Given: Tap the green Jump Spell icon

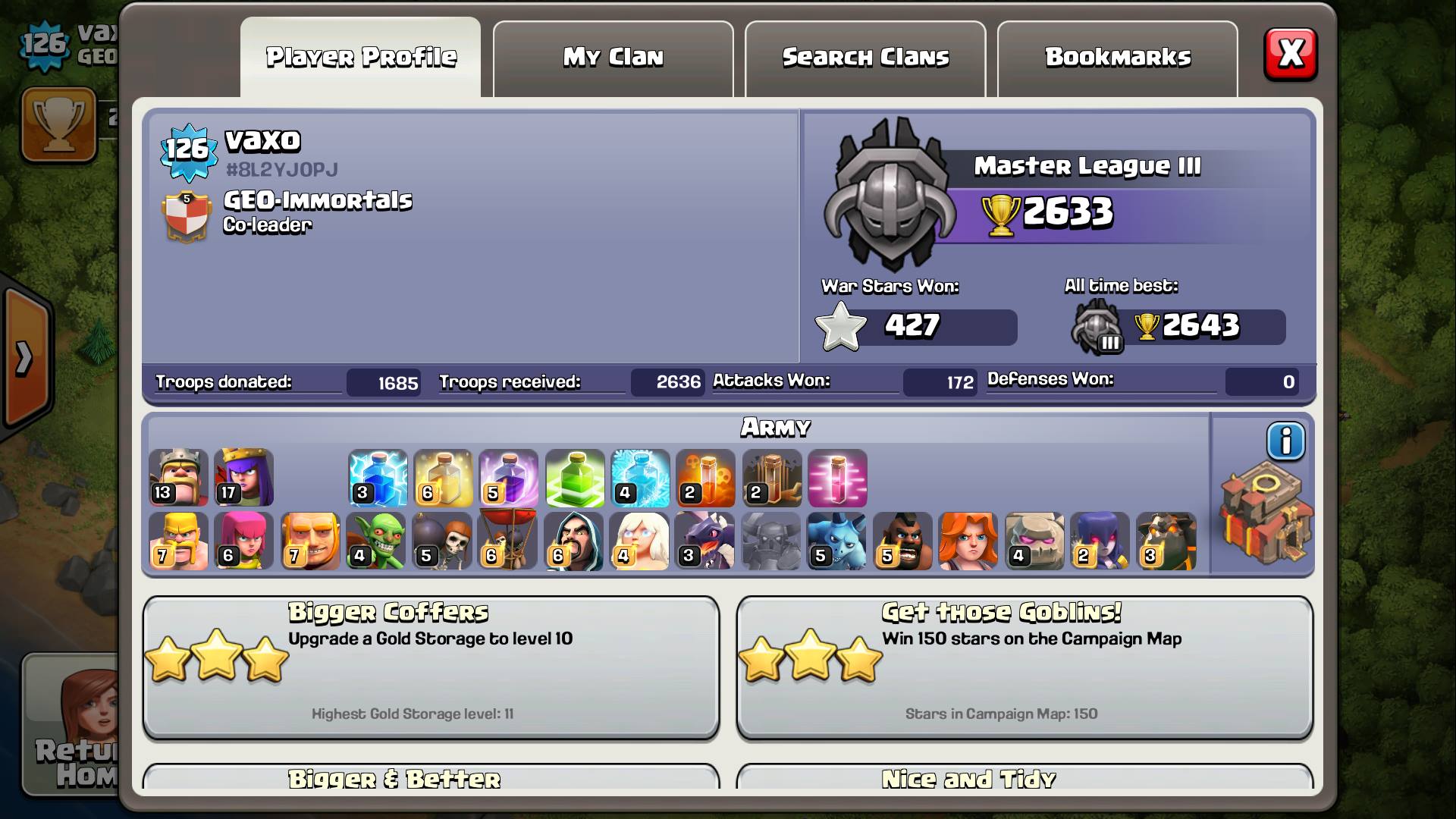Looking at the screenshot, I should tap(575, 478).
